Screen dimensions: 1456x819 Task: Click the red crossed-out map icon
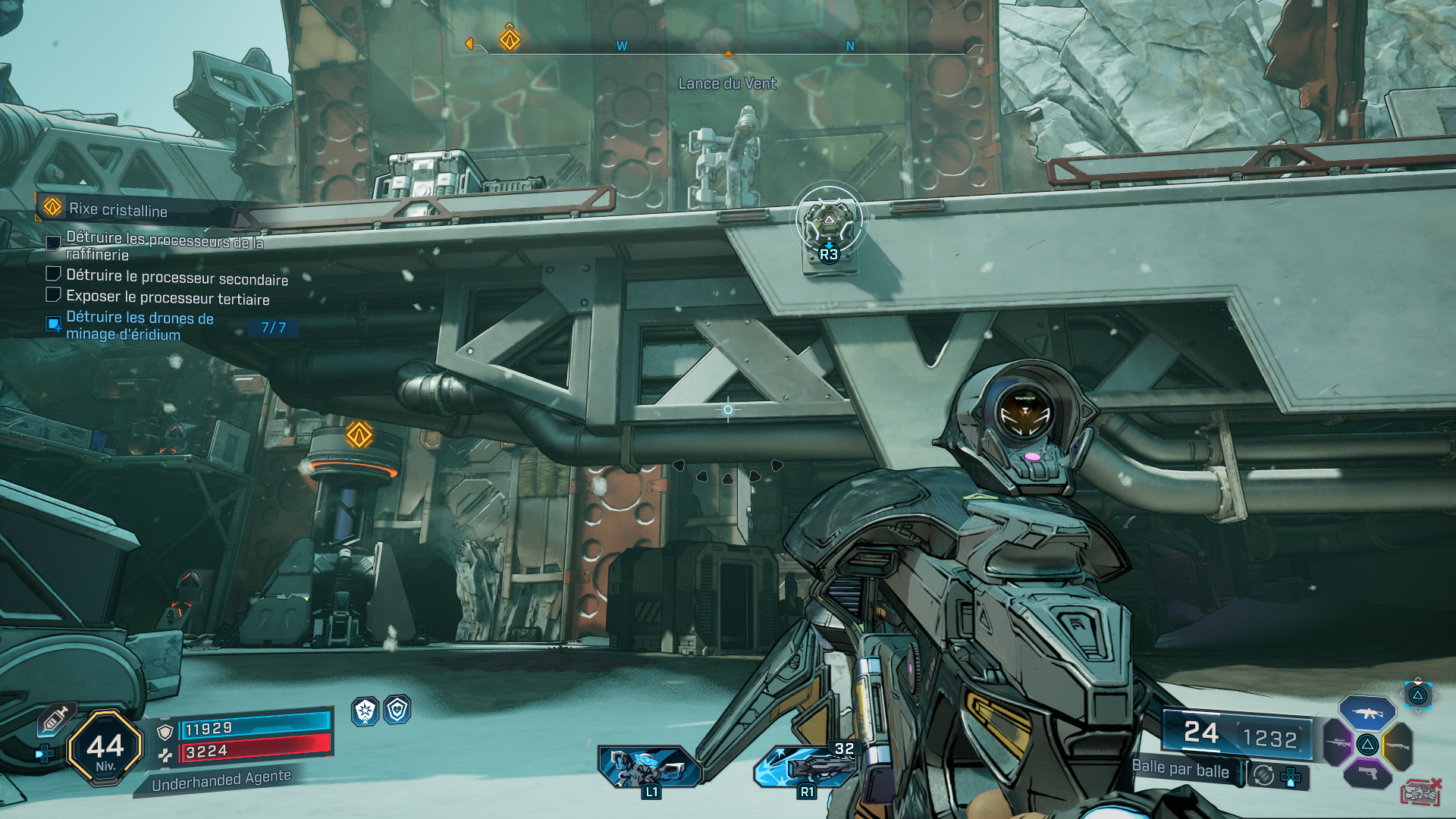pyautogui.click(x=1420, y=792)
